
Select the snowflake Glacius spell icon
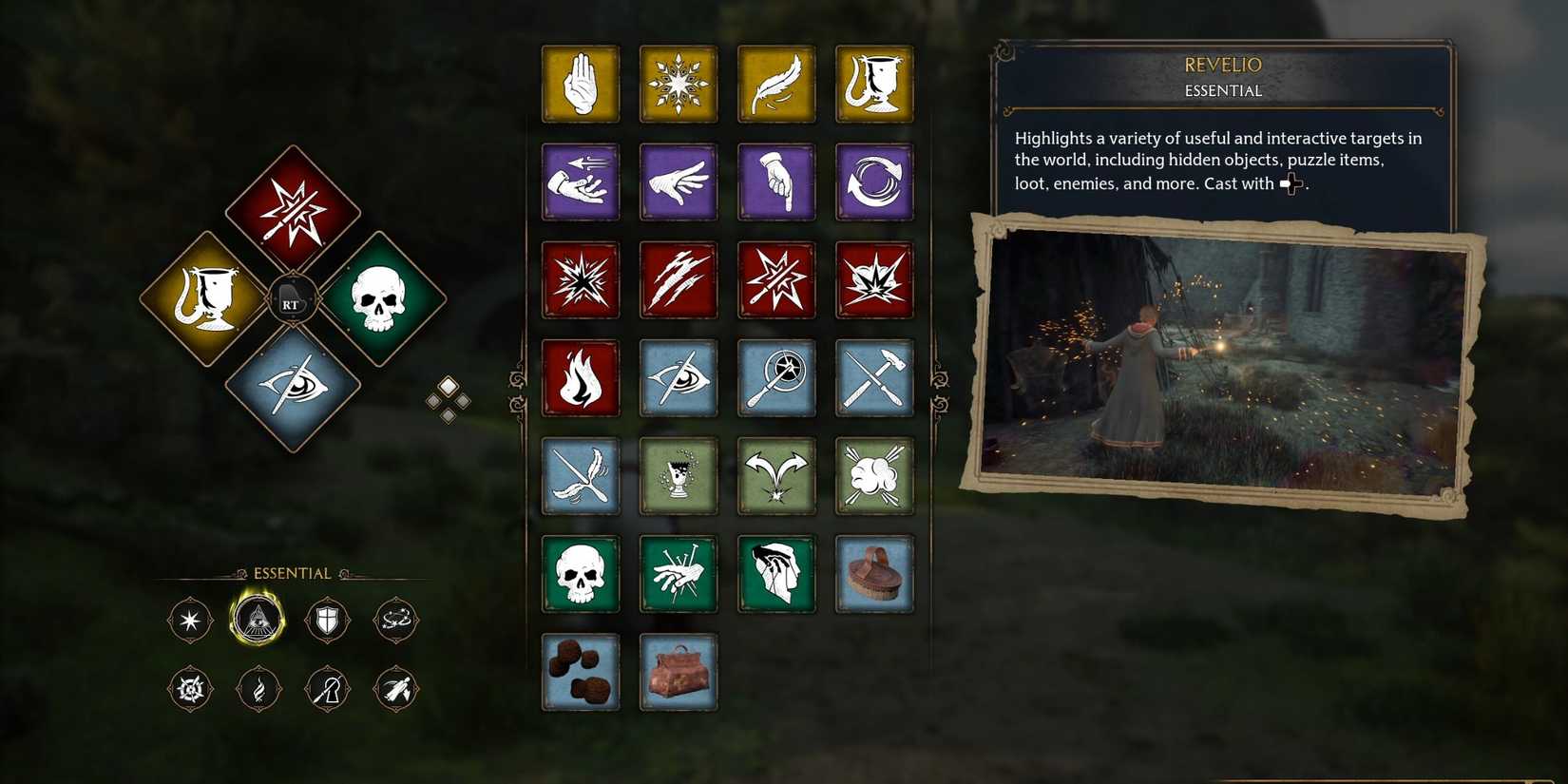[x=679, y=84]
